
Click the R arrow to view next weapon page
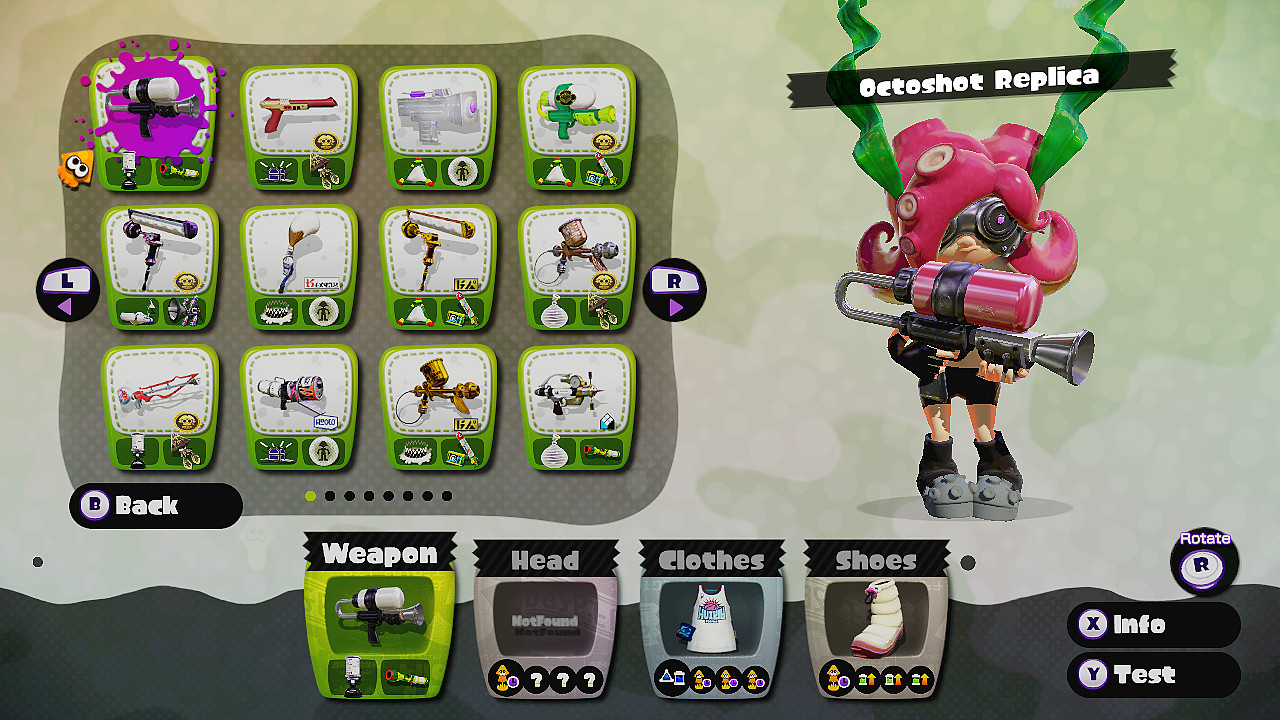(x=677, y=290)
